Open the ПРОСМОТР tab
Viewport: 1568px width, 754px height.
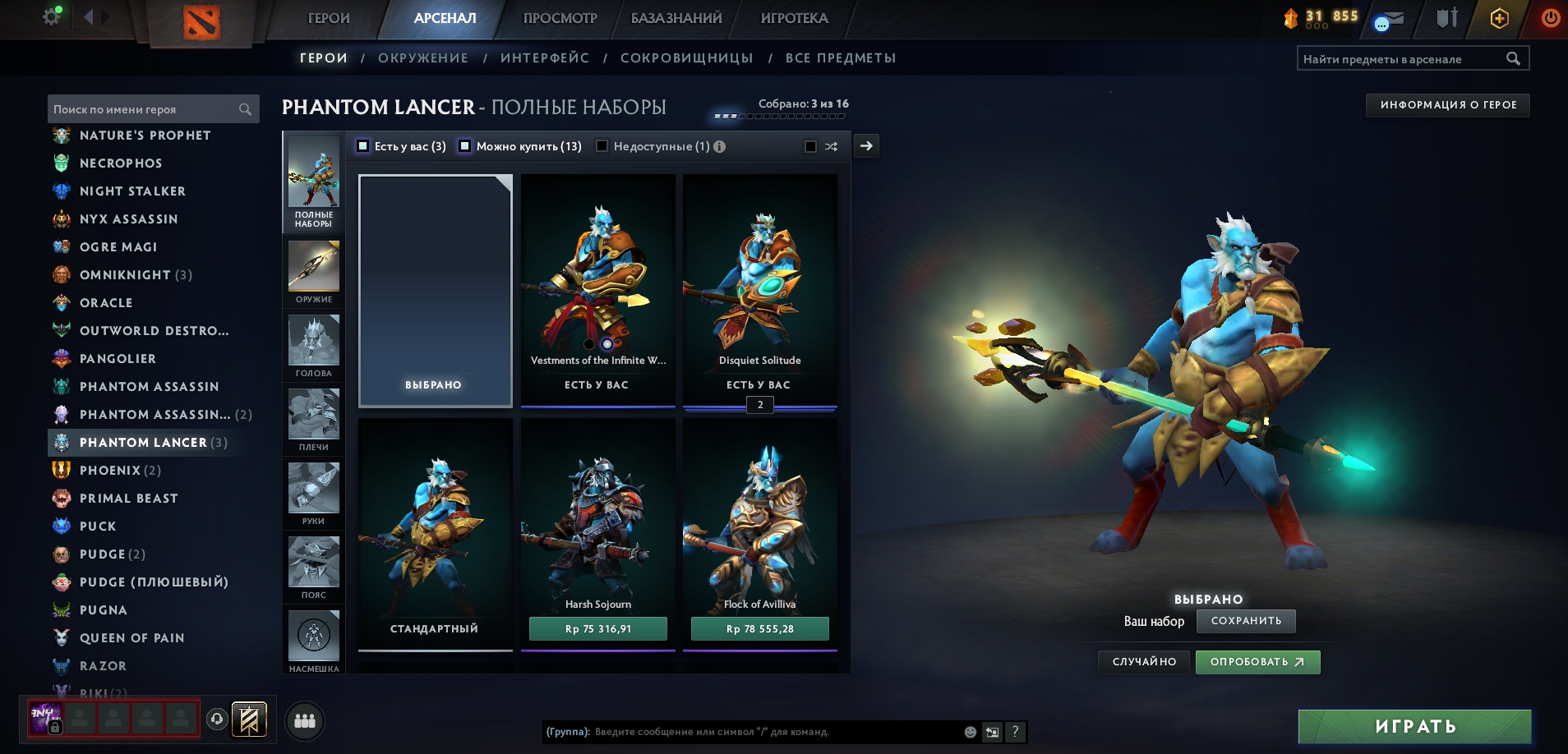pyautogui.click(x=560, y=18)
